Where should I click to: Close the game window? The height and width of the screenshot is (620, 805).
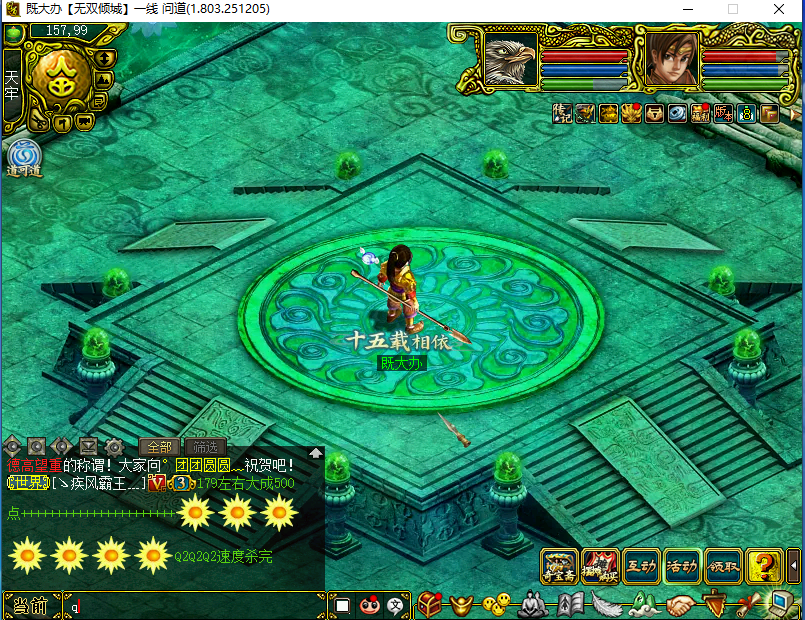781,9
